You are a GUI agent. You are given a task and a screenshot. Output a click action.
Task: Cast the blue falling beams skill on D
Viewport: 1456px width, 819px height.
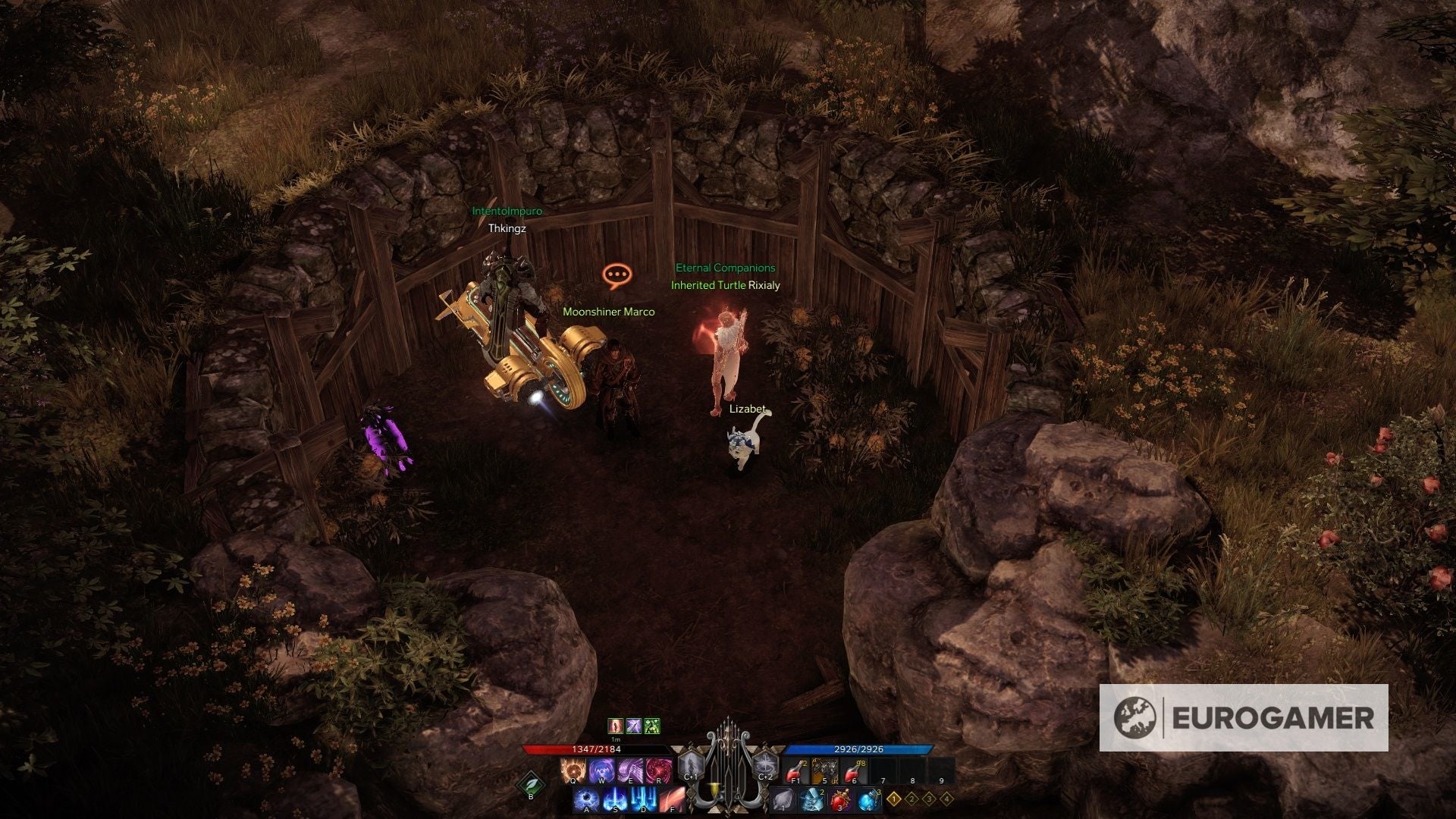pos(645,800)
